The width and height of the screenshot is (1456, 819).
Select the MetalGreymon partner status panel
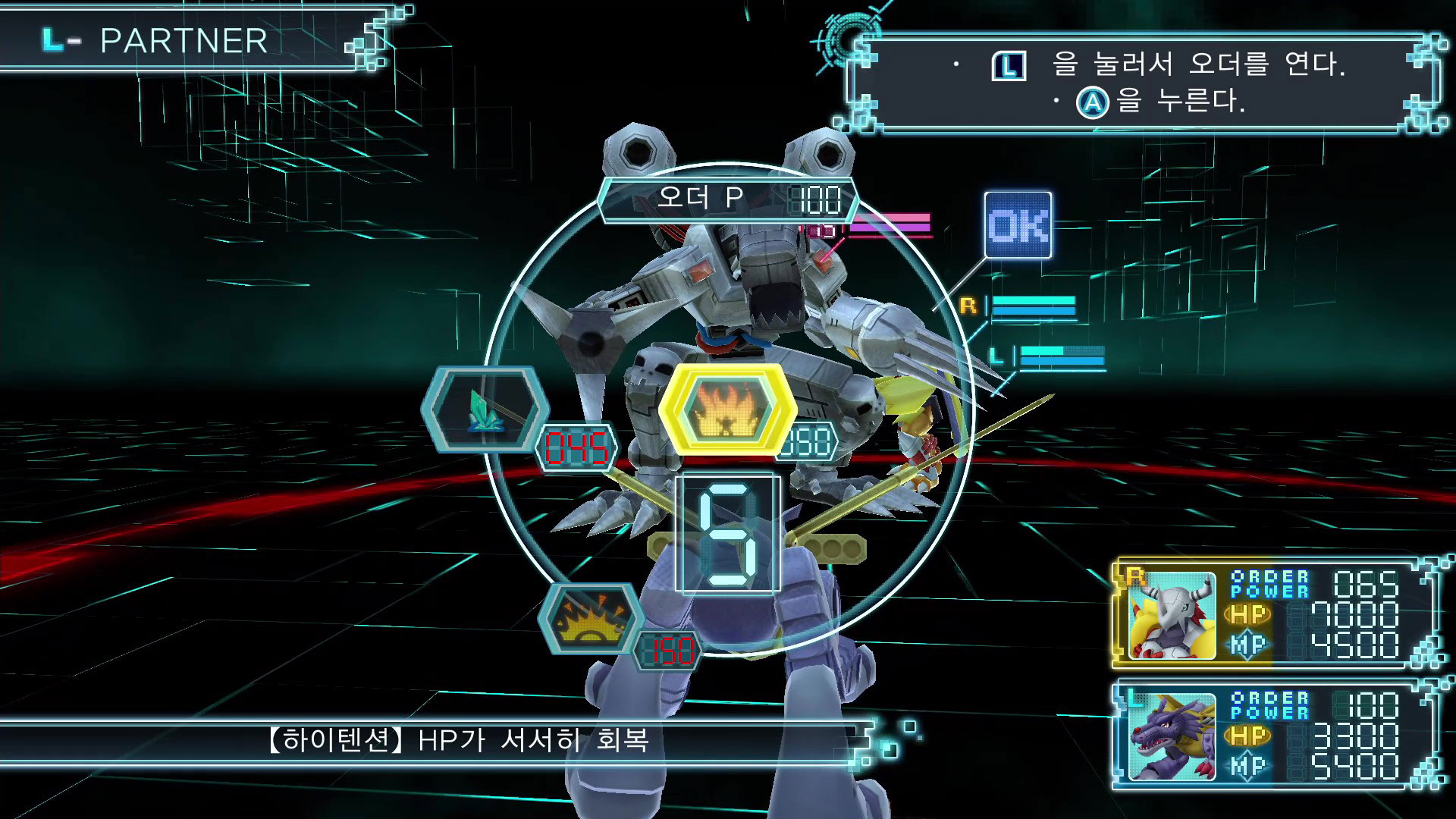click(x=1274, y=736)
